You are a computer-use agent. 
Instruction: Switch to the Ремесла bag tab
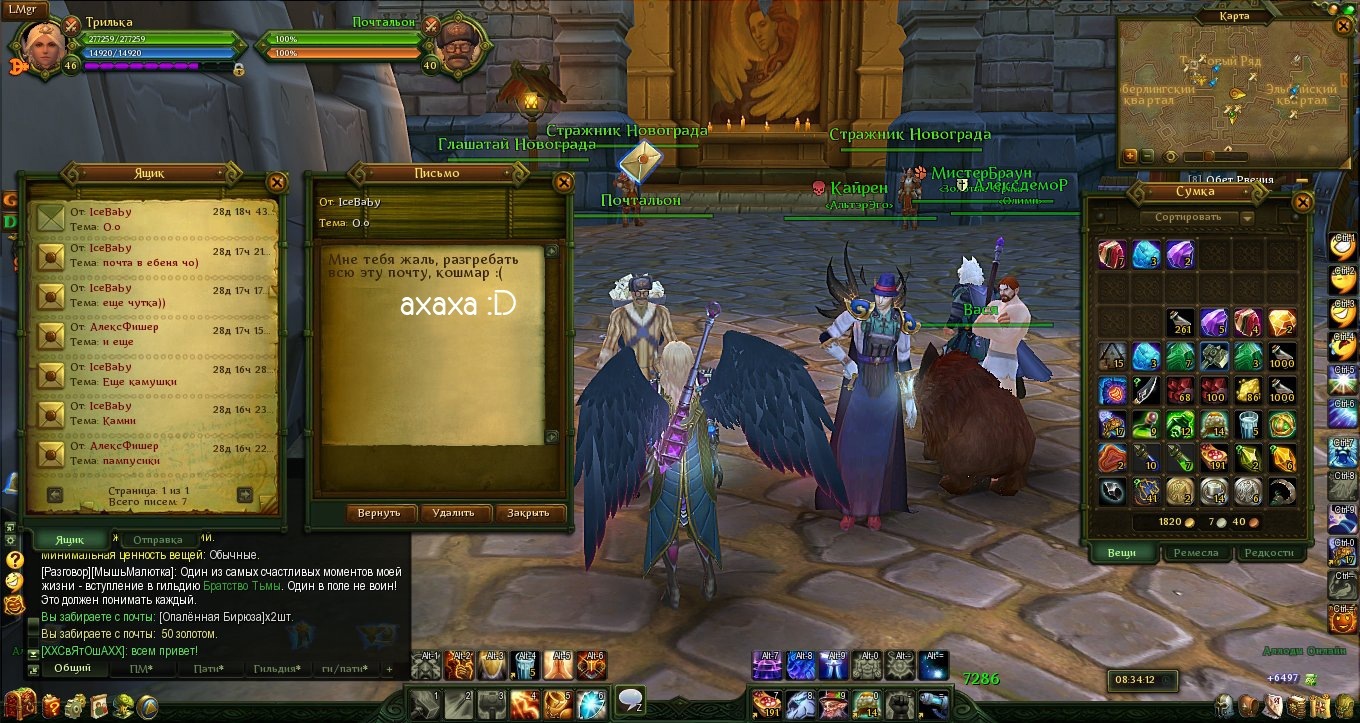tap(1195, 552)
